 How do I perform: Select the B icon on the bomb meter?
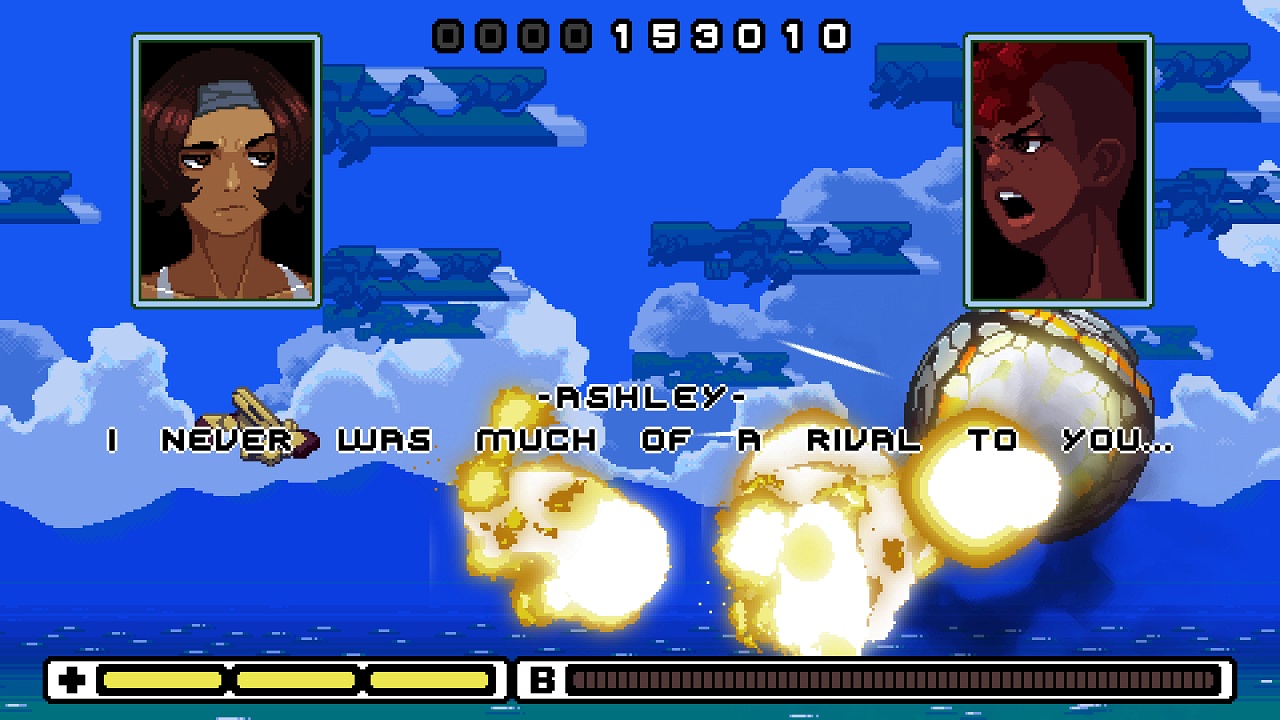(x=541, y=681)
